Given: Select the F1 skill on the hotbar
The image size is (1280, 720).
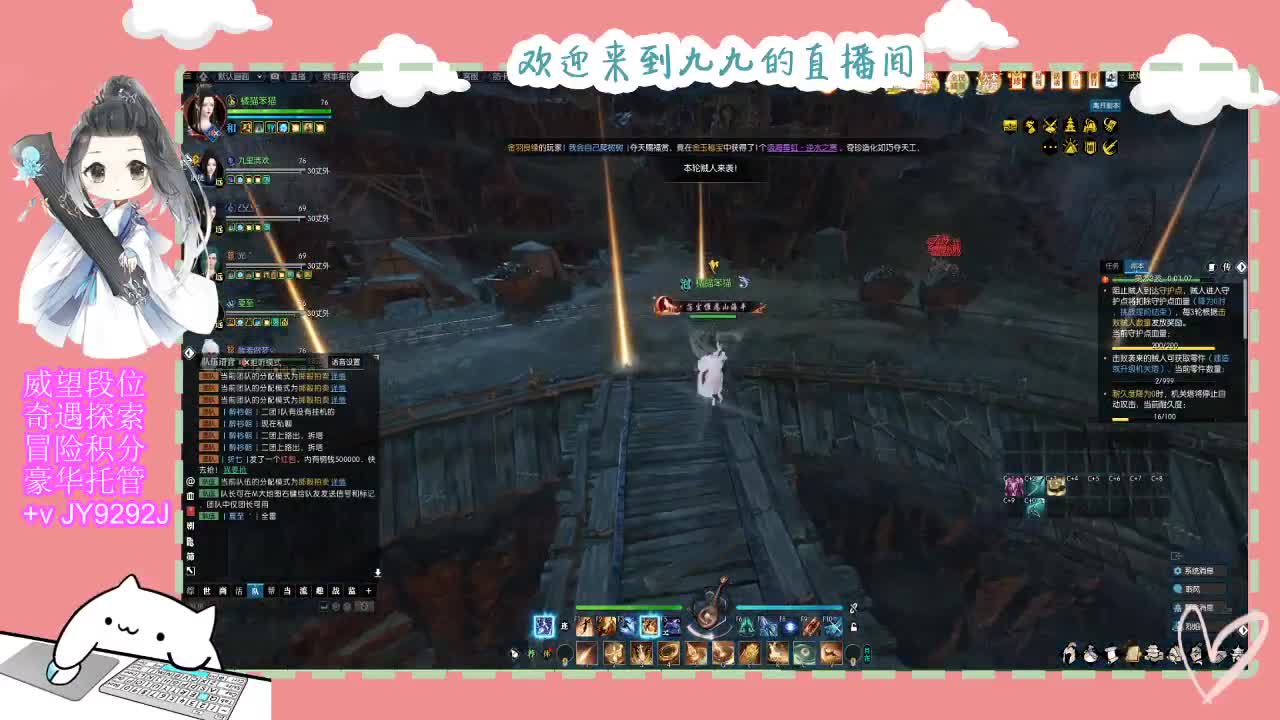Looking at the screenshot, I should pos(584,627).
